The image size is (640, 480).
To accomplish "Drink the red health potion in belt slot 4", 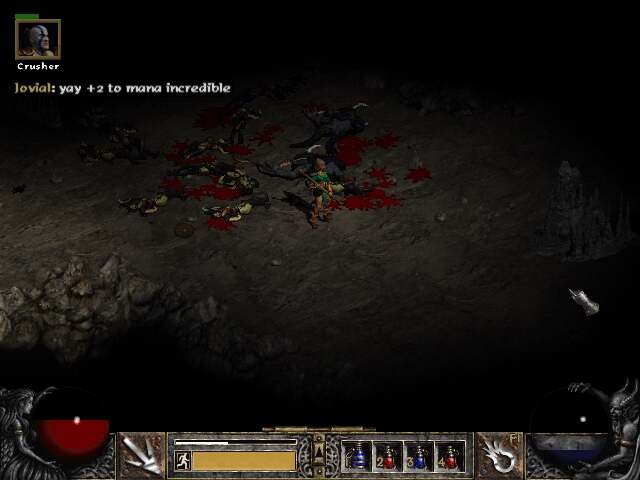I will [x=450, y=457].
